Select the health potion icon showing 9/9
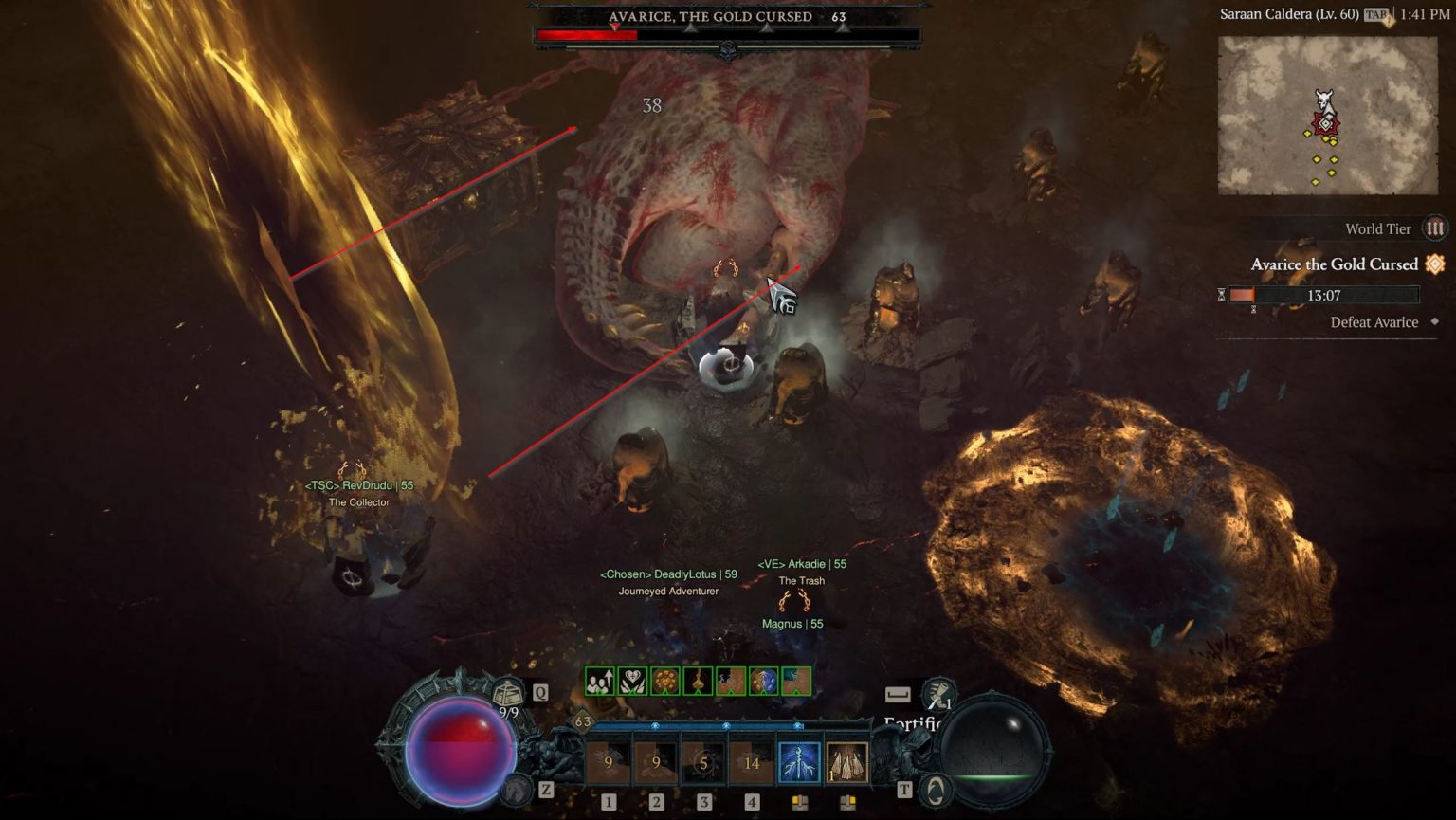 point(507,692)
